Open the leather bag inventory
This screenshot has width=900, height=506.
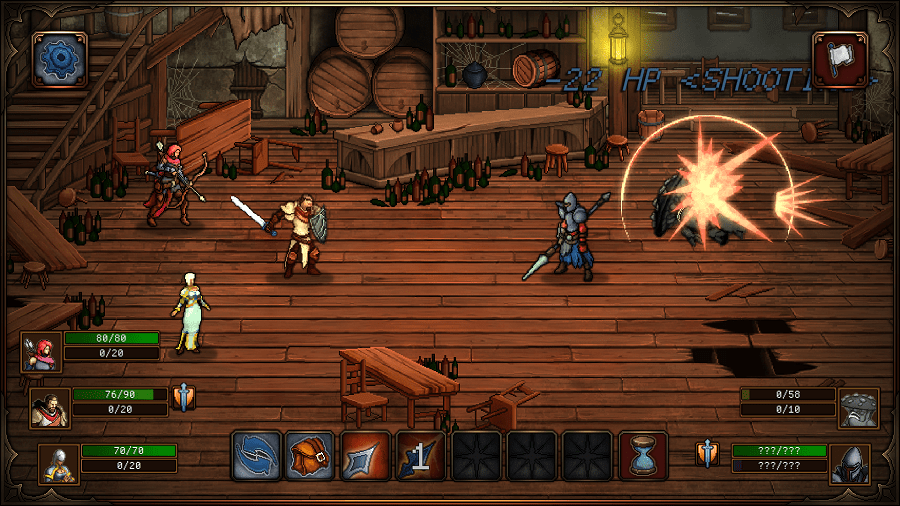point(310,456)
